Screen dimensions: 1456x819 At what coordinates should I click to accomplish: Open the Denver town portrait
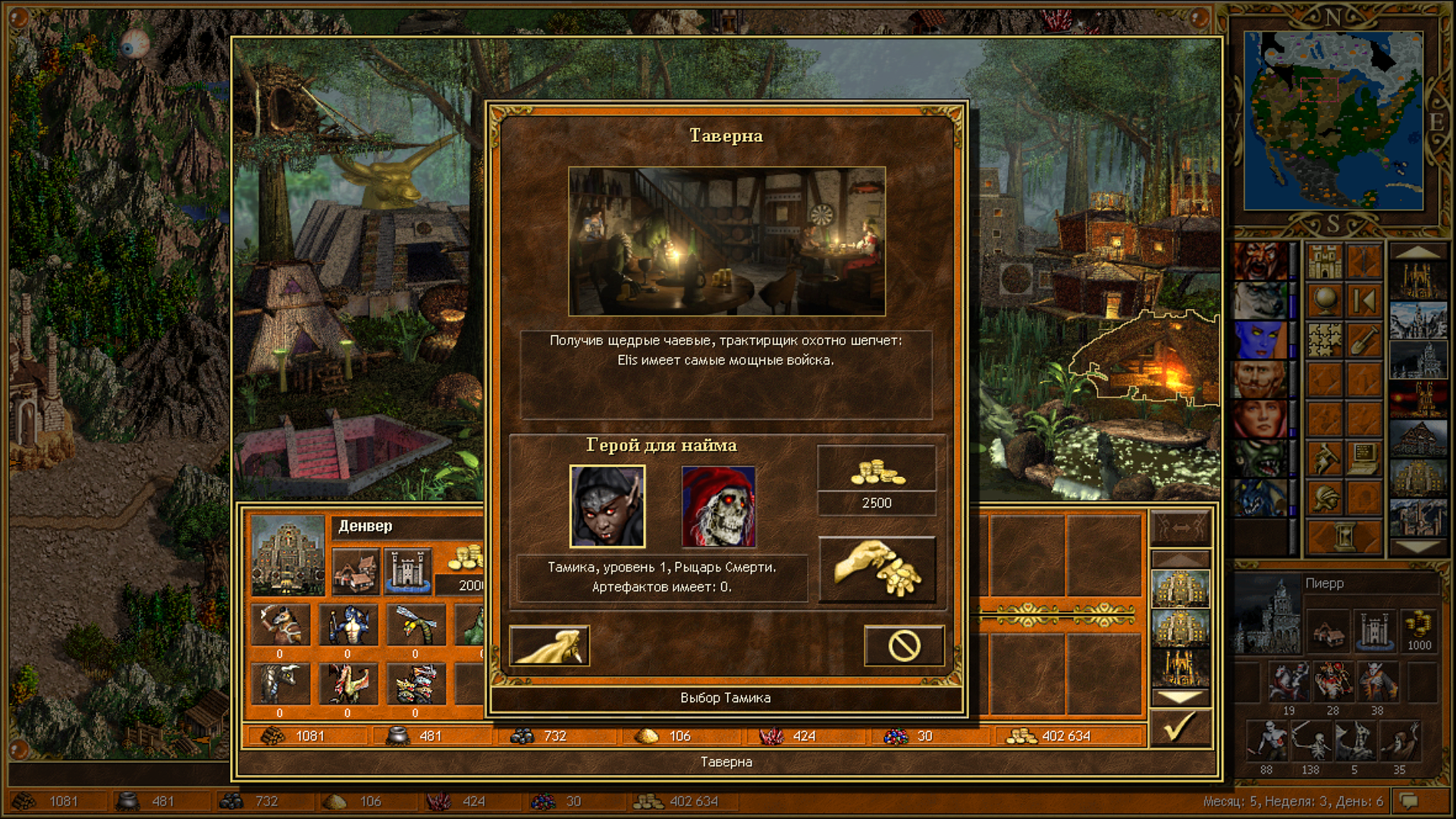pos(288,555)
